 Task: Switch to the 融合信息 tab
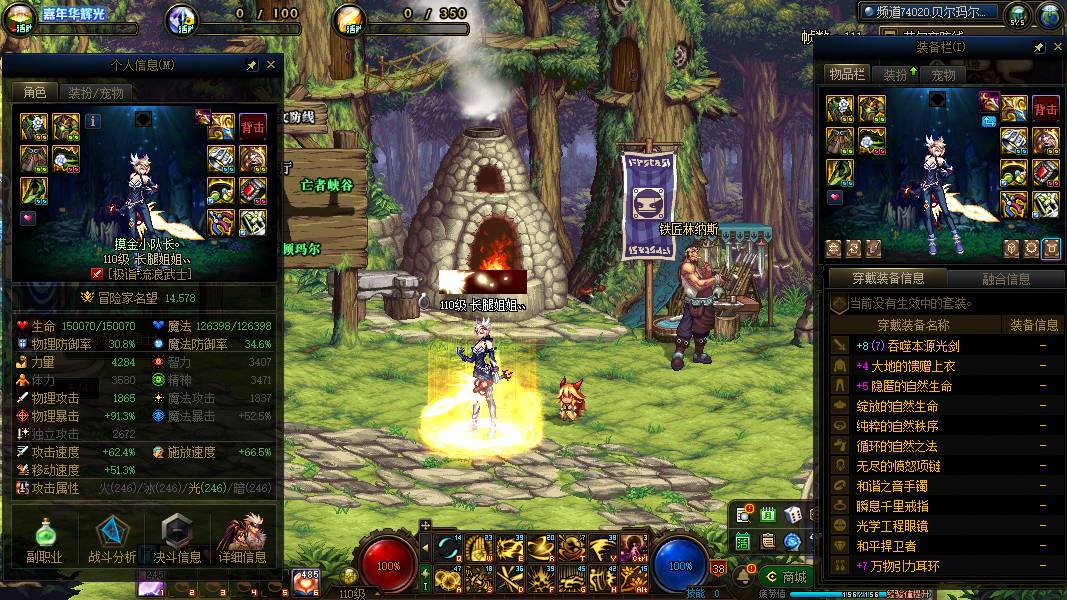pos(1004,279)
